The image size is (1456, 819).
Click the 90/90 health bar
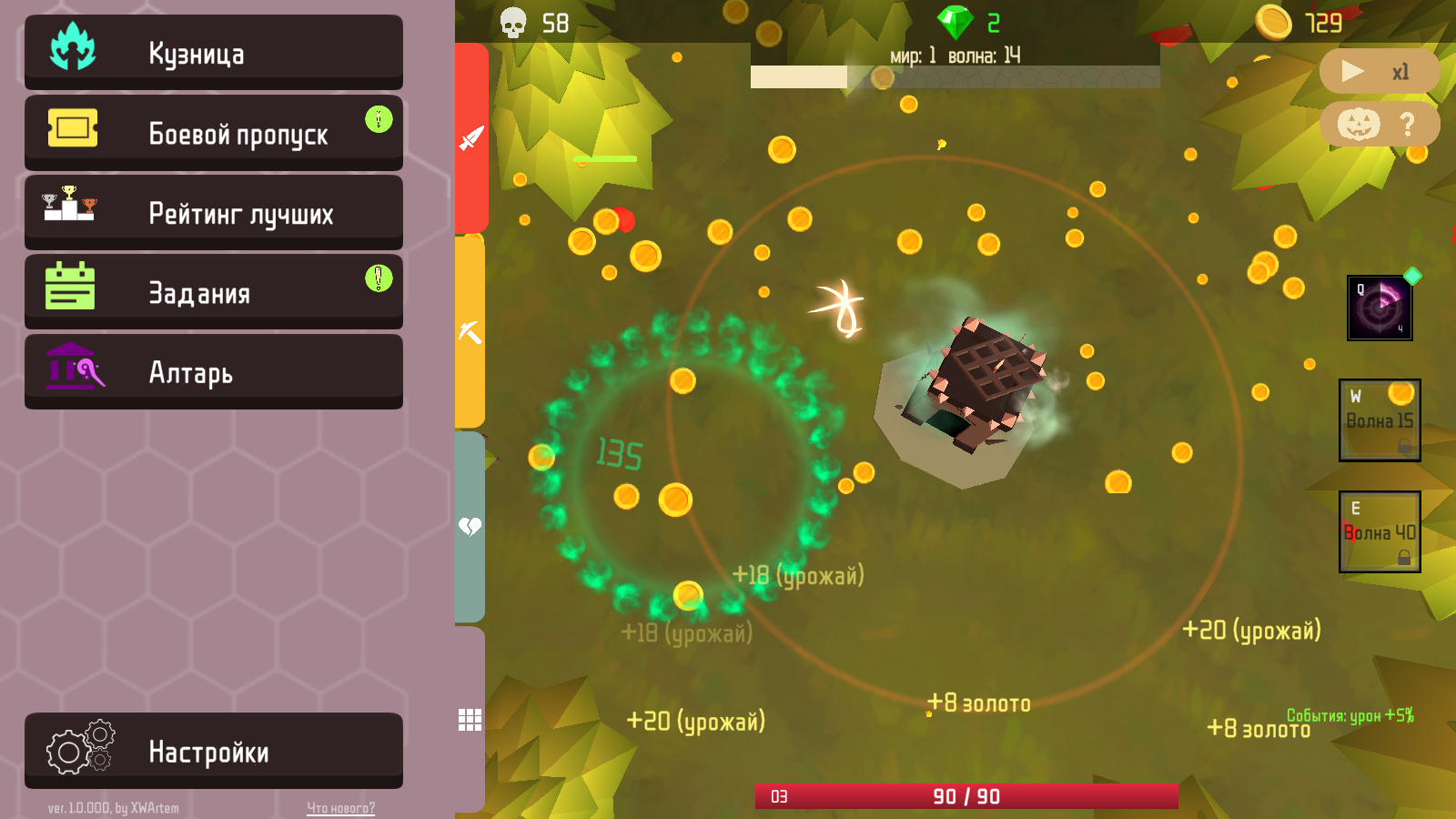[x=965, y=794]
